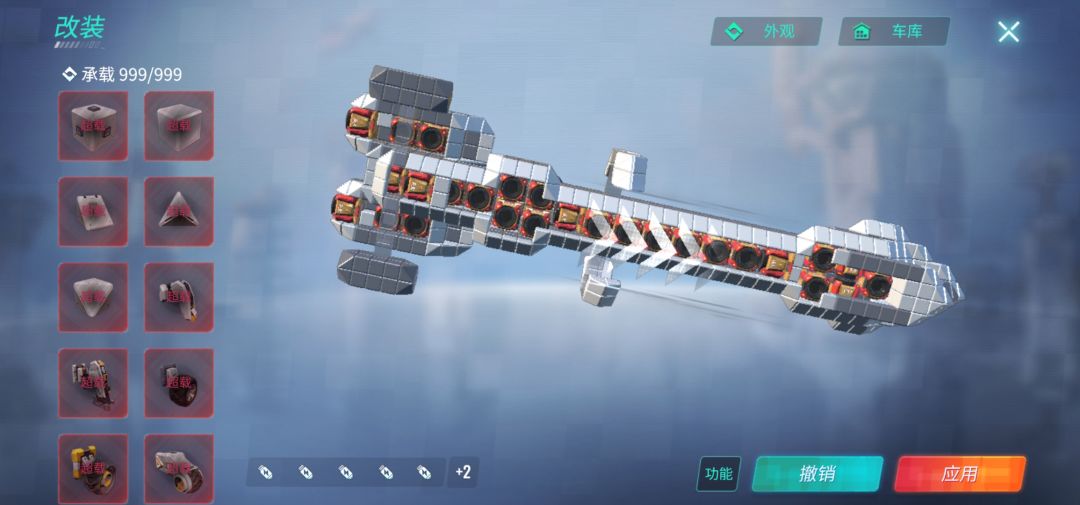The height and width of the screenshot is (505, 1080).
Task: Open the 功能 function options
Action: [718, 474]
